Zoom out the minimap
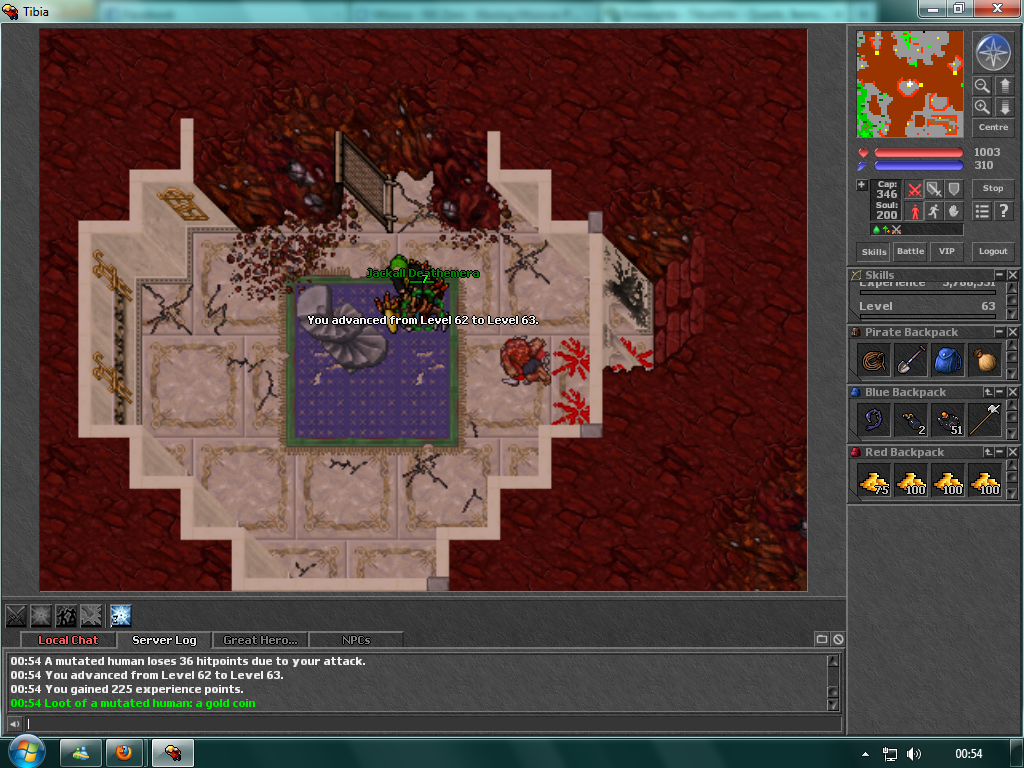The image size is (1024, 768). coord(982,86)
